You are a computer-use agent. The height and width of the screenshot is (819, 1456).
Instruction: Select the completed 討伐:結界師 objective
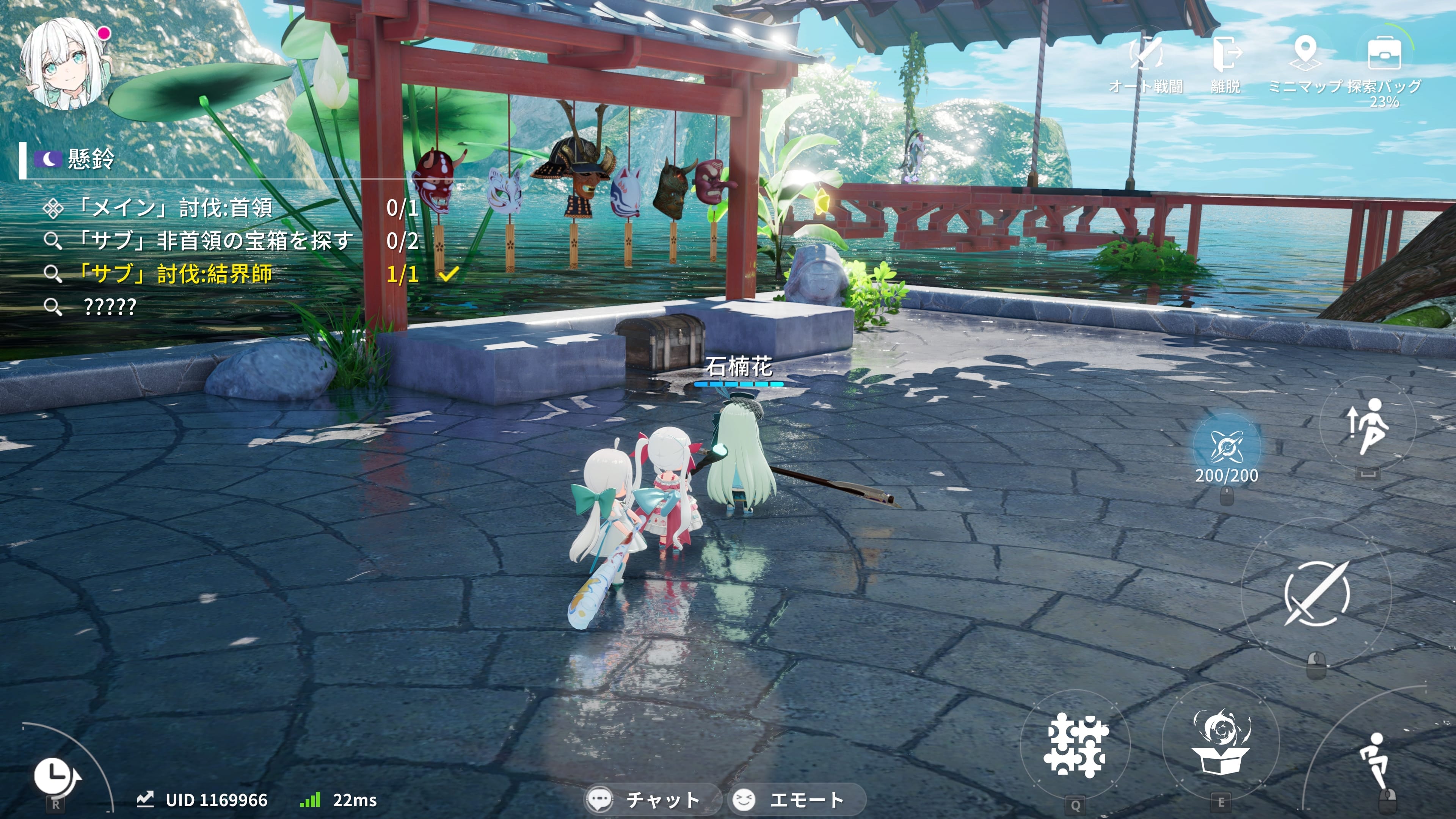(x=175, y=274)
